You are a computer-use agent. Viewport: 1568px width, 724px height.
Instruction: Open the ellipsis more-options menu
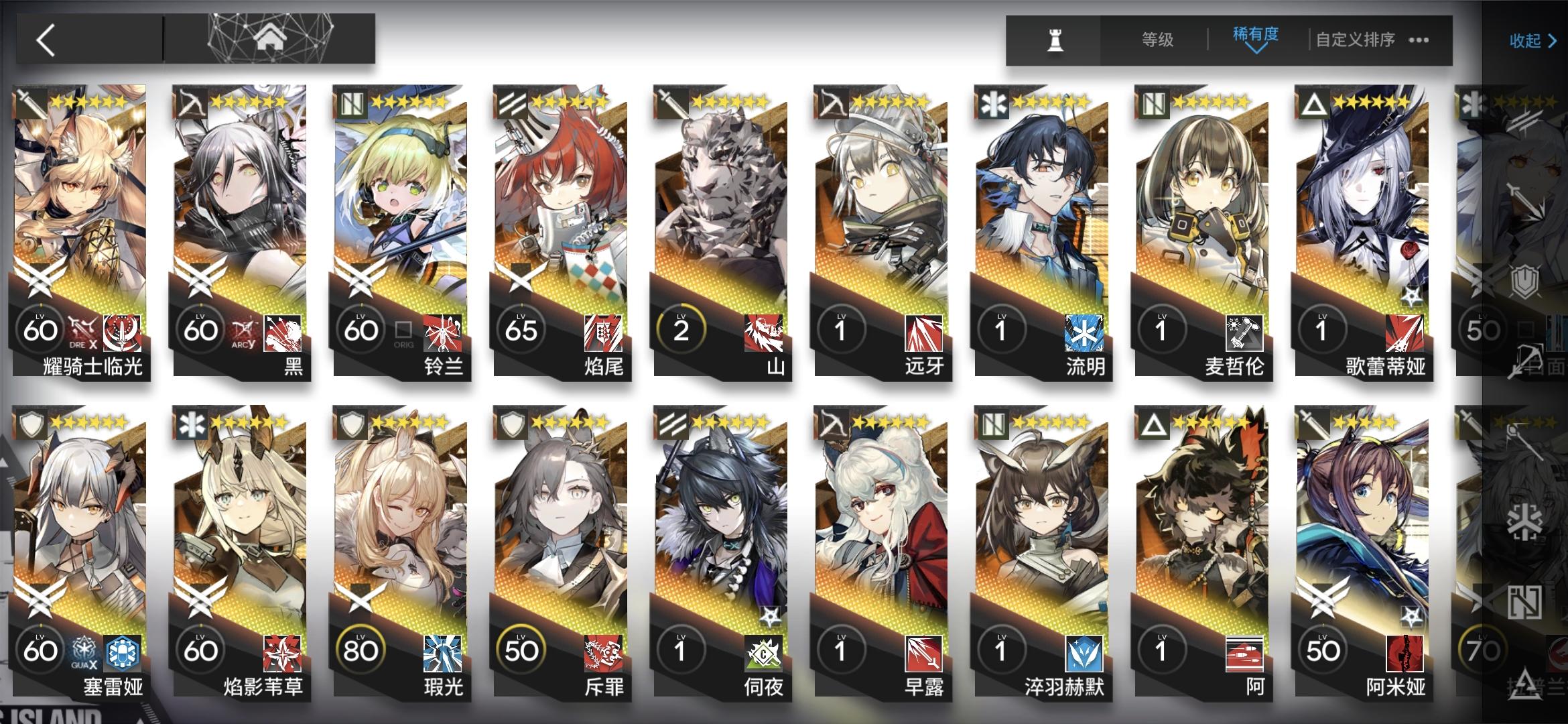[1418, 40]
